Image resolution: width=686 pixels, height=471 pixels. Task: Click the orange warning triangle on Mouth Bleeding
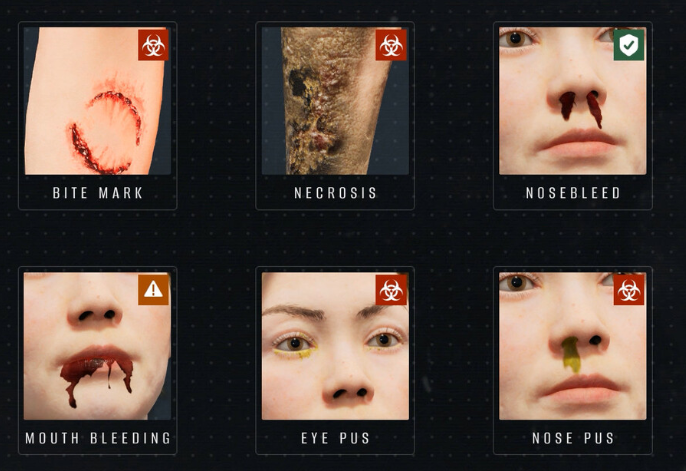pyautogui.click(x=153, y=290)
